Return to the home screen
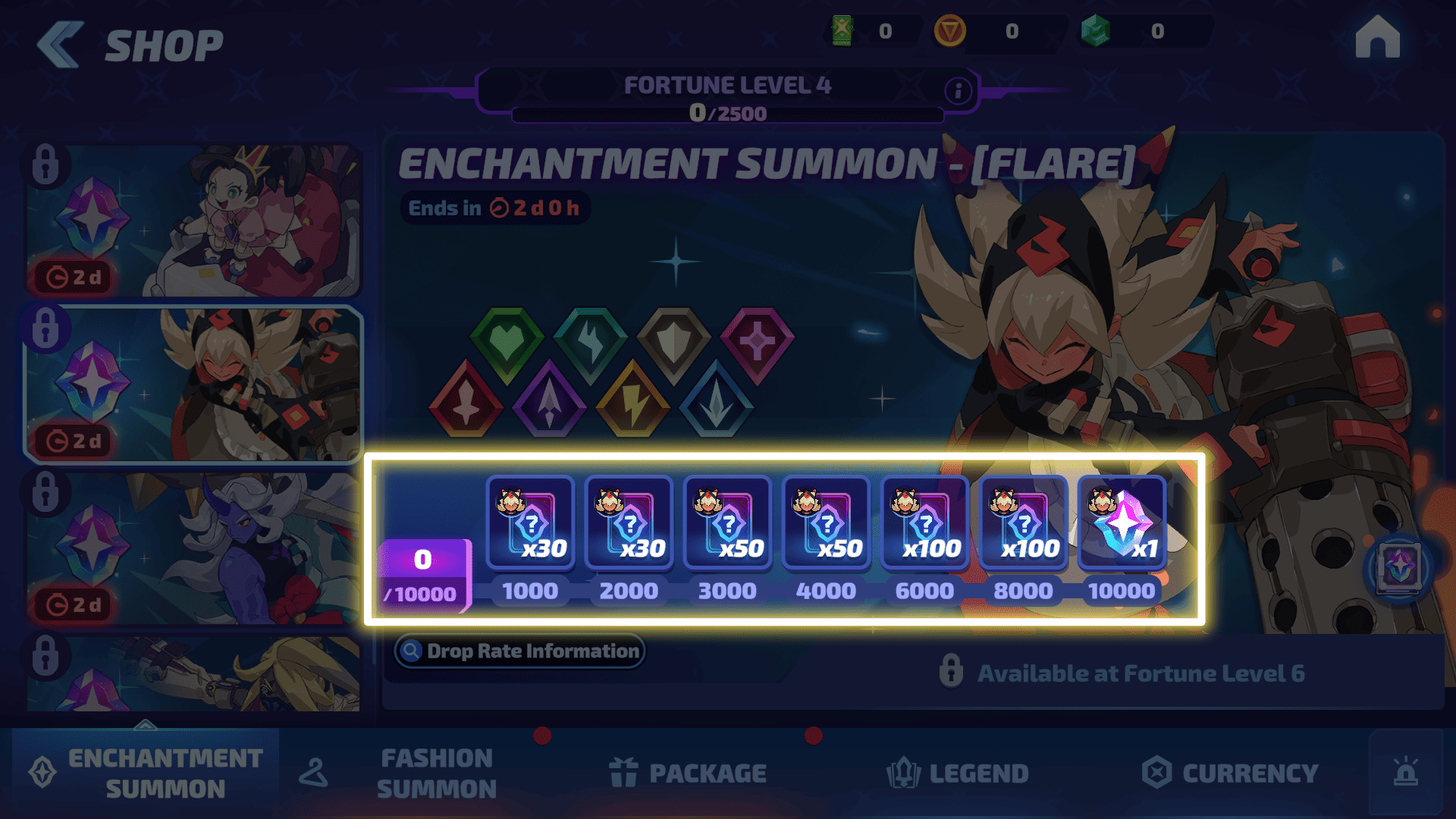This screenshot has height=819, width=1456. tap(1377, 38)
